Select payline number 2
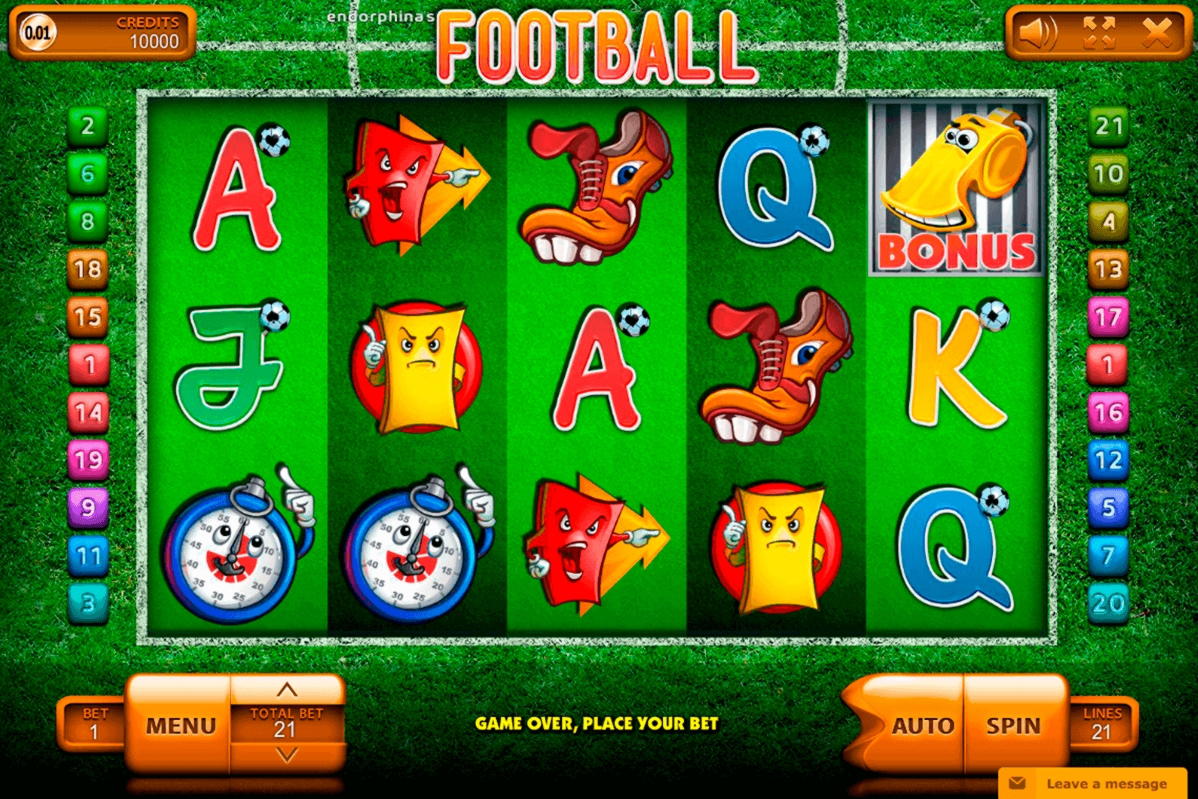 click(88, 127)
